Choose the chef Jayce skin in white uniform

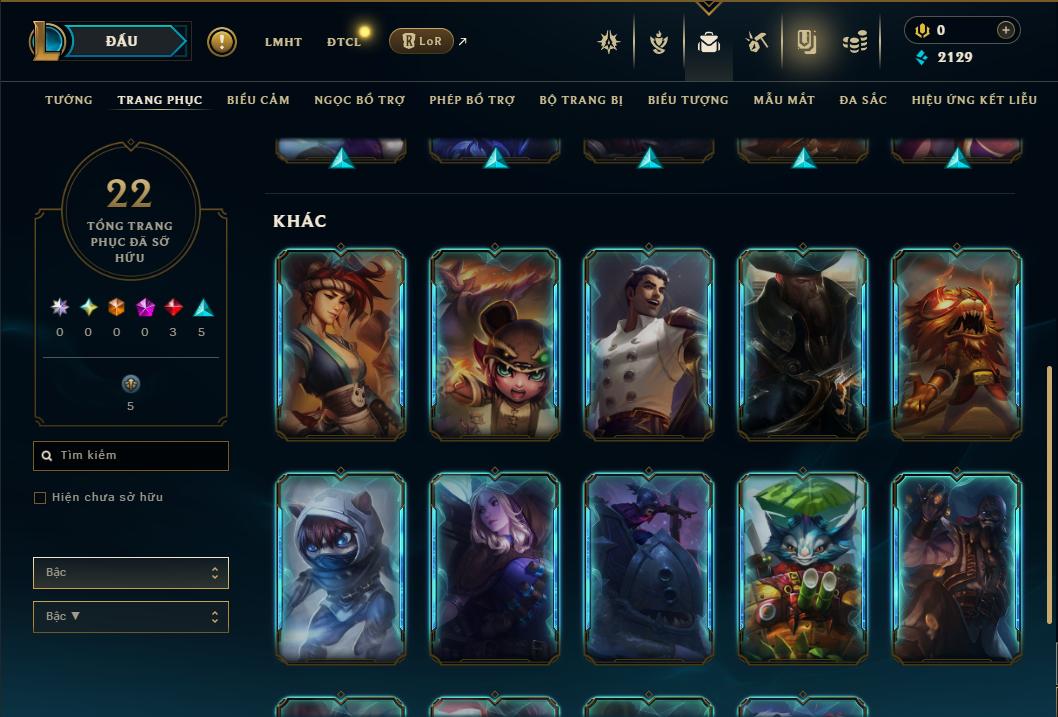coord(649,344)
